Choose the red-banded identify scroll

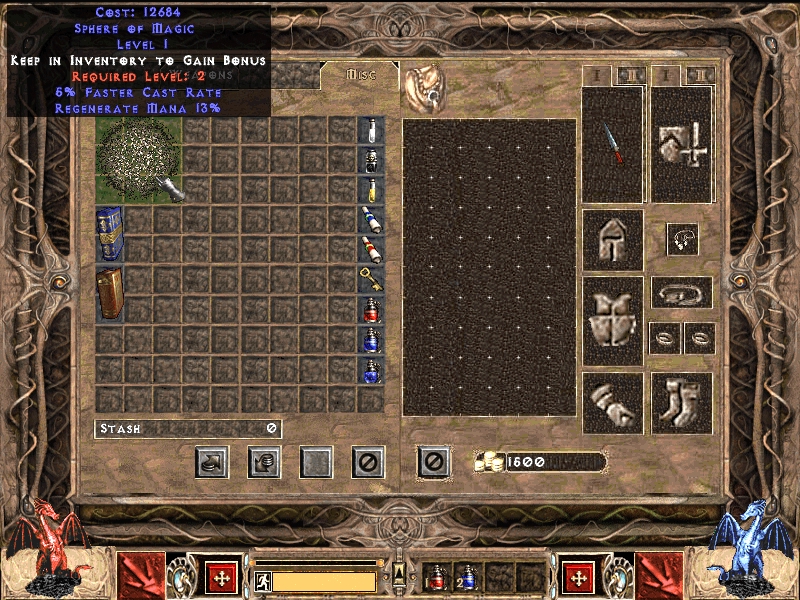pos(370,249)
